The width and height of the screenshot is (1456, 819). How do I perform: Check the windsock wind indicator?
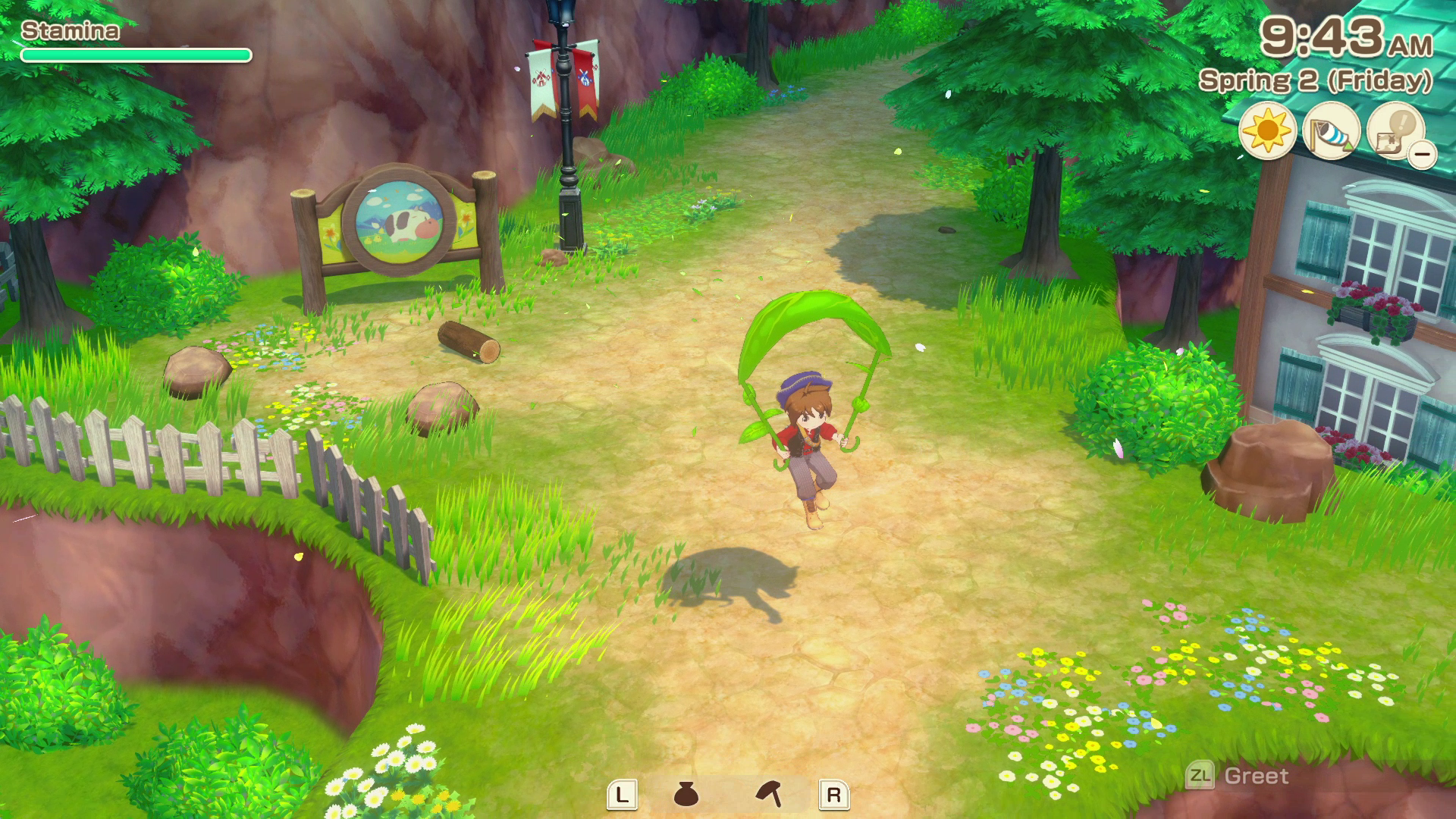(x=1331, y=132)
